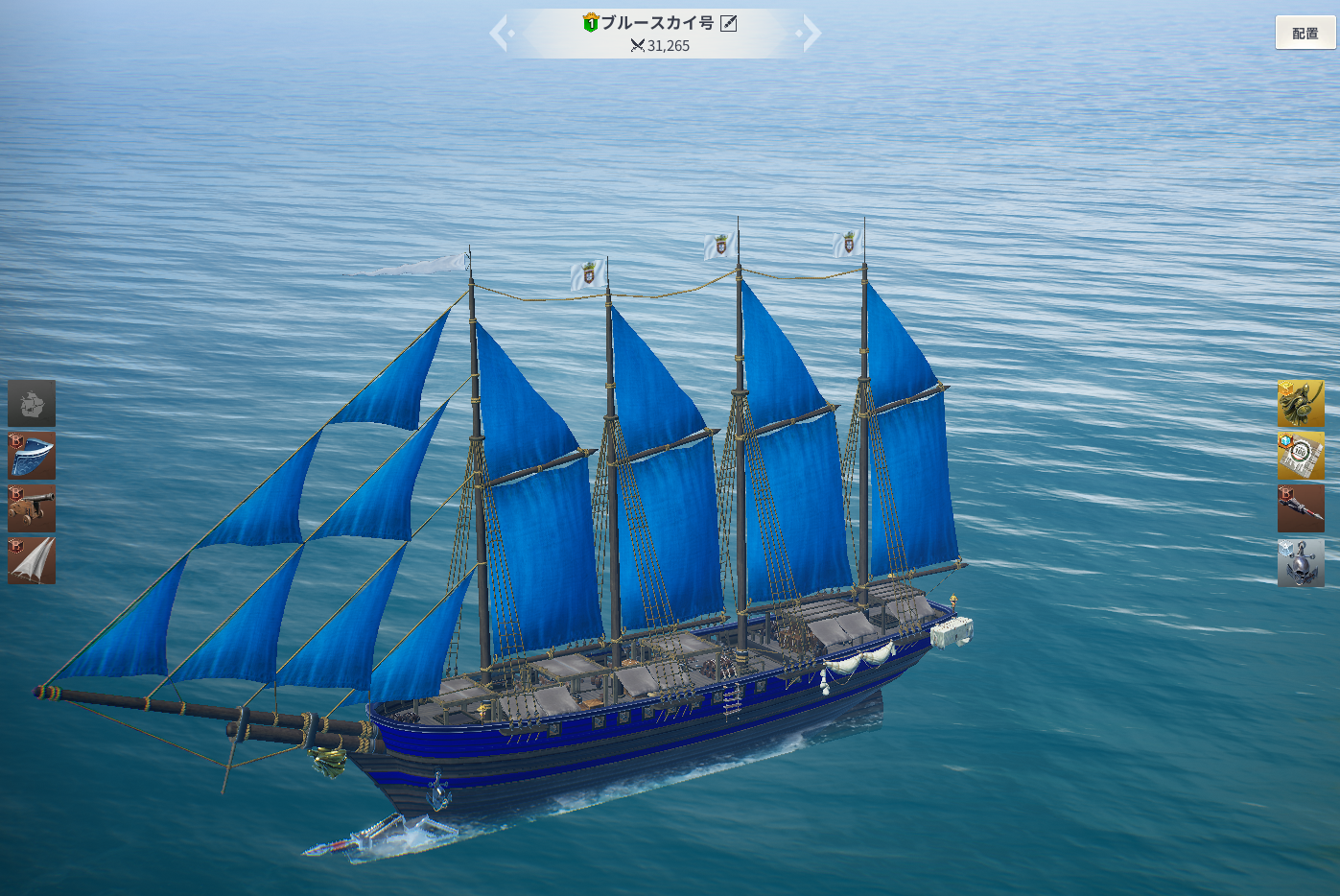Switch to the previous ship with left arrow
This screenshot has width=1340, height=896.
pos(500,34)
